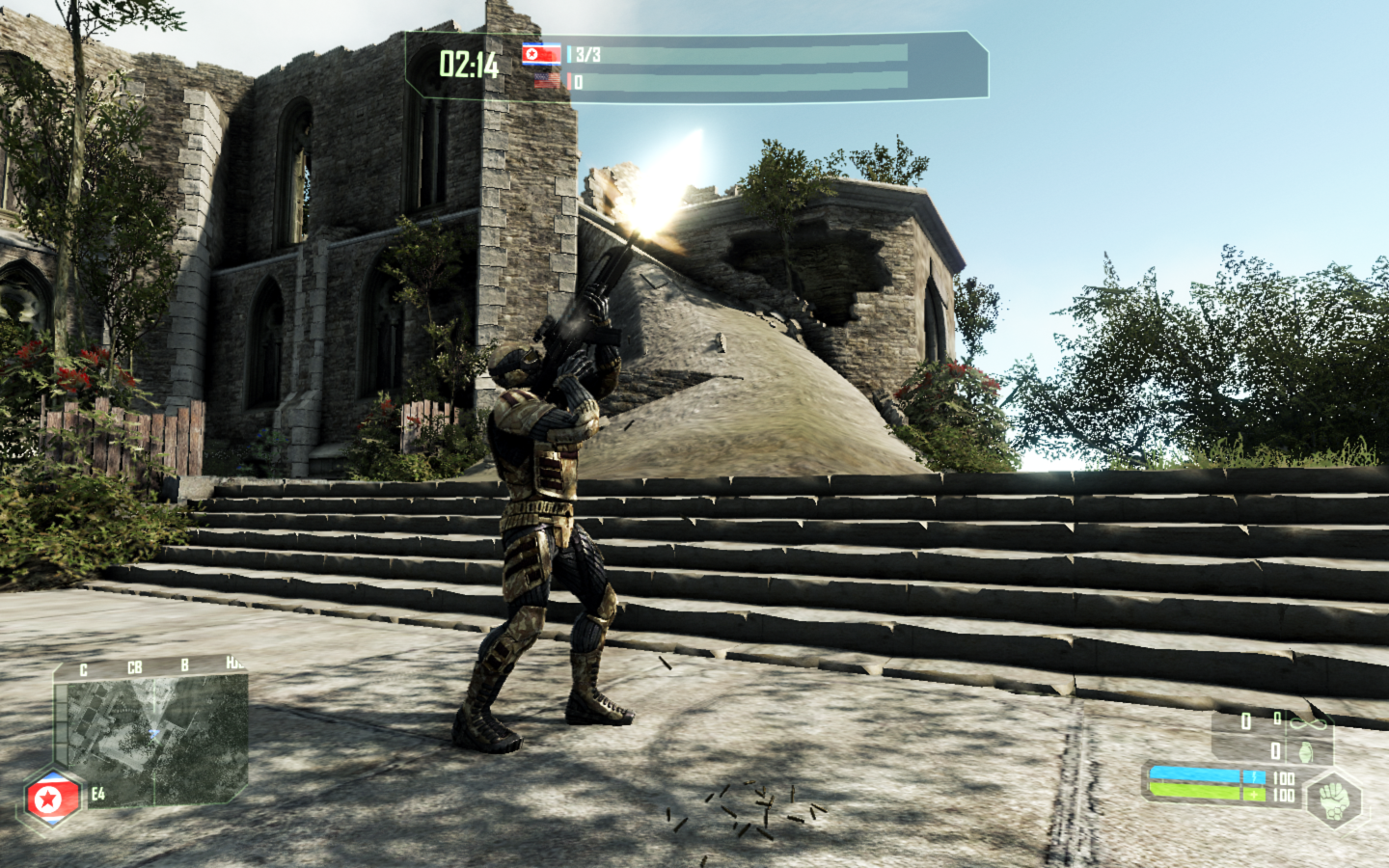Image resolution: width=1389 pixels, height=868 pixels.
Task: Select the North Korea hexagon team emblem
Action: (51, 799)
